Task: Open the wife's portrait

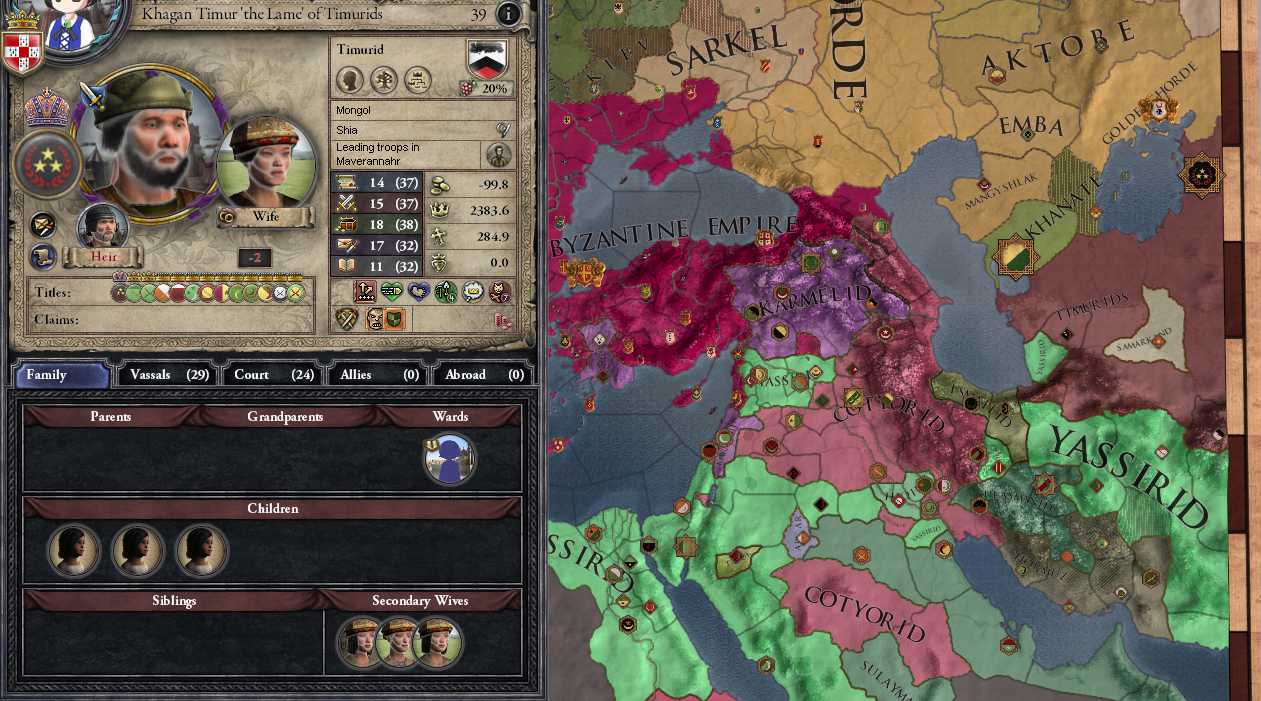Action: 266,165
